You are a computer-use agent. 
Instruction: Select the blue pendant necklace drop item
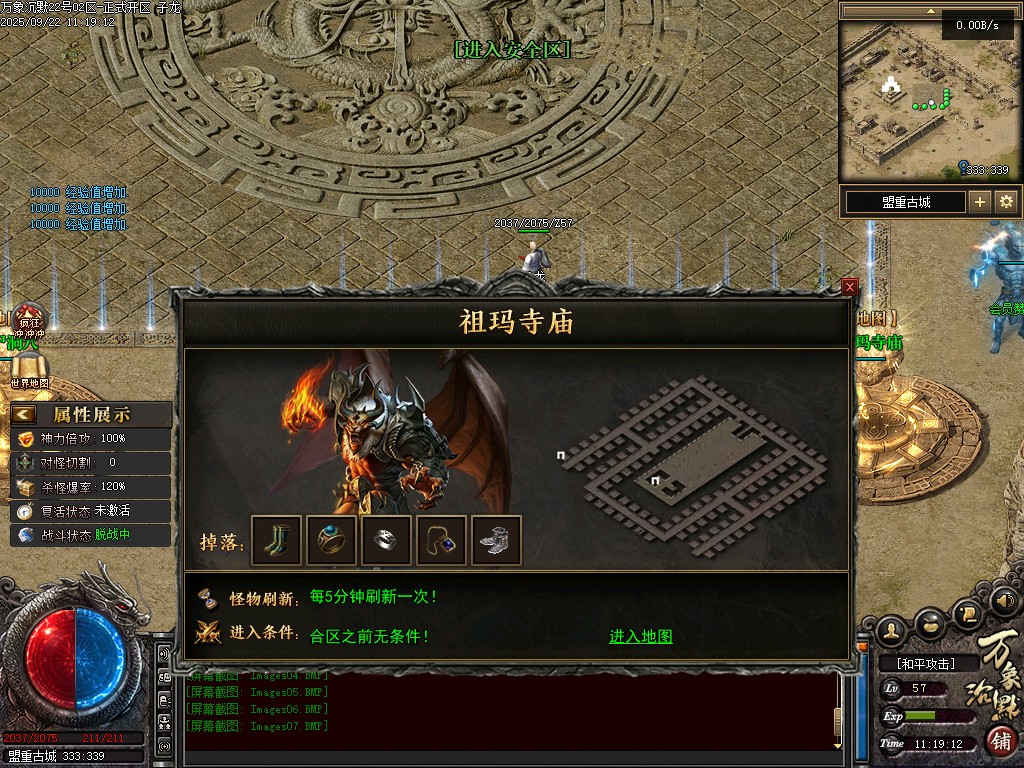(441, 540)
